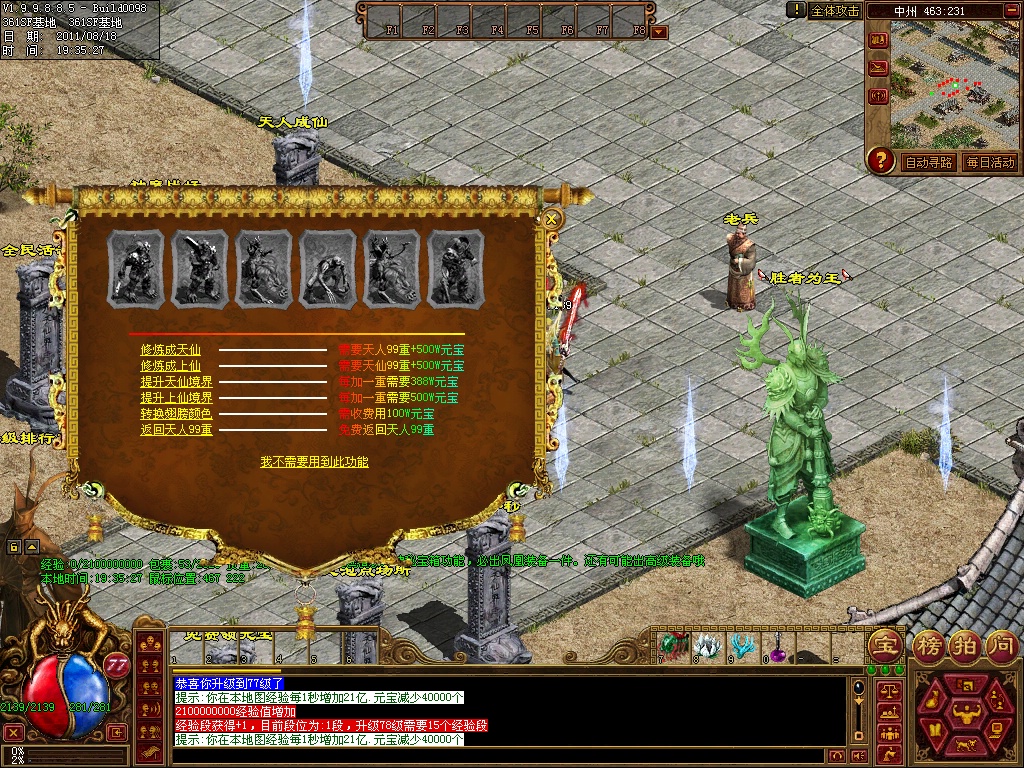1024x768 pixels.
Task: Expand the hotkey bar dropdown arrow
Action: (659, 32)
